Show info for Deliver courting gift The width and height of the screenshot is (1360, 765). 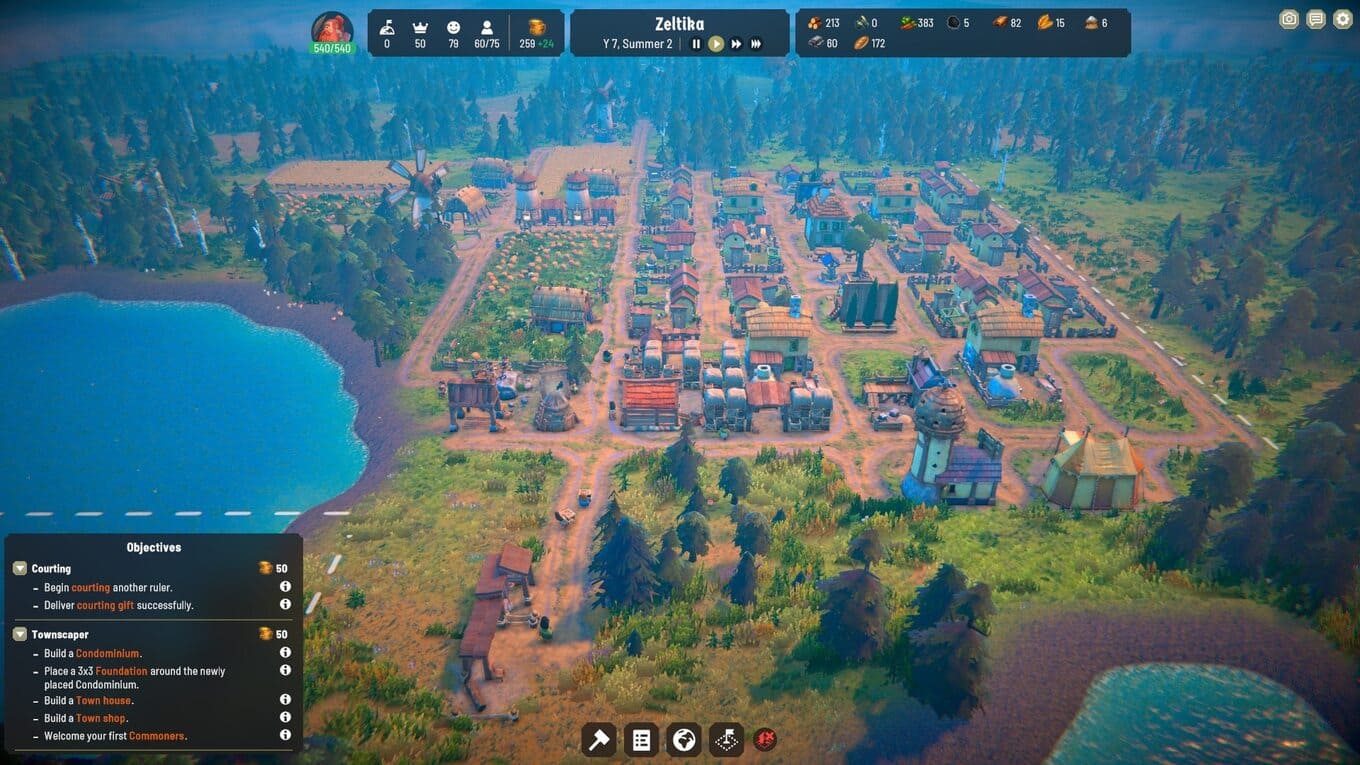(x=285, y=605)
